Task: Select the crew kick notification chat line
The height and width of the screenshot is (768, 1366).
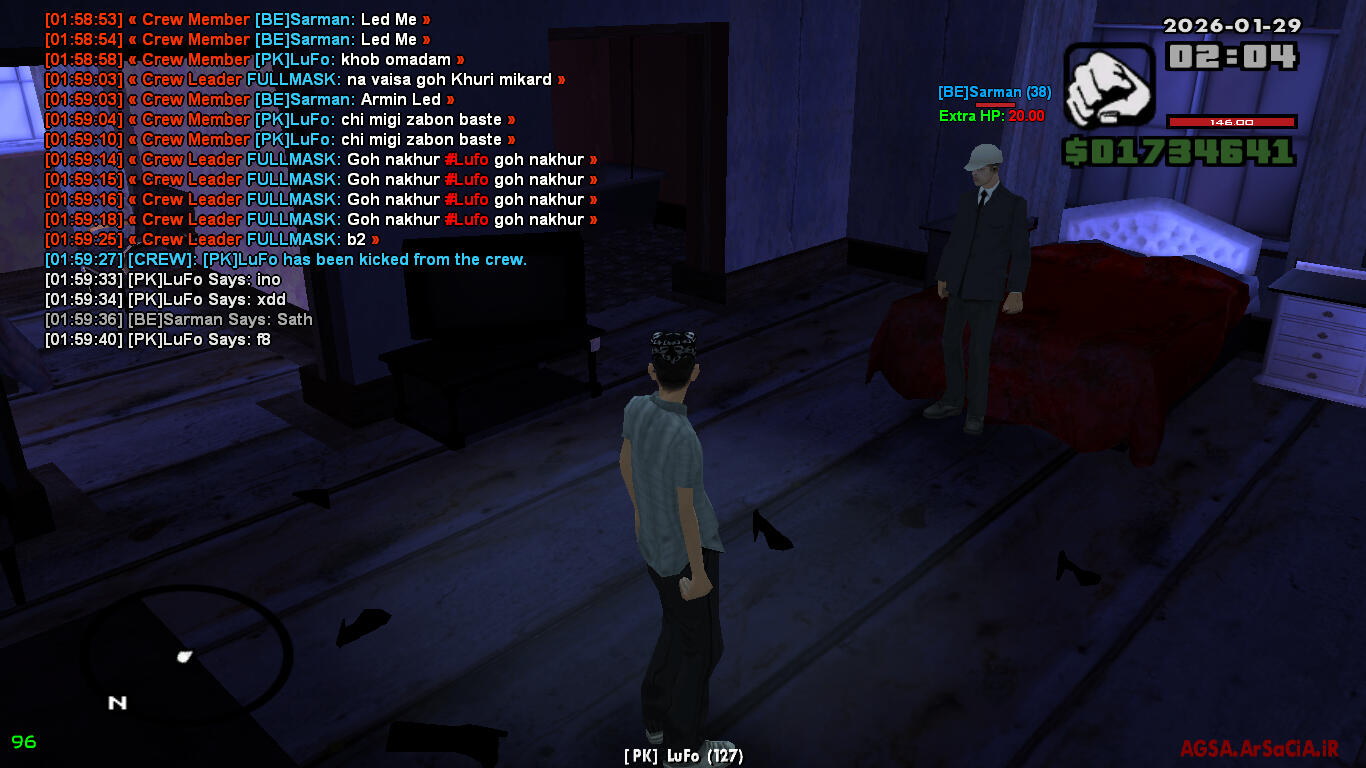Action: (286, 260)
